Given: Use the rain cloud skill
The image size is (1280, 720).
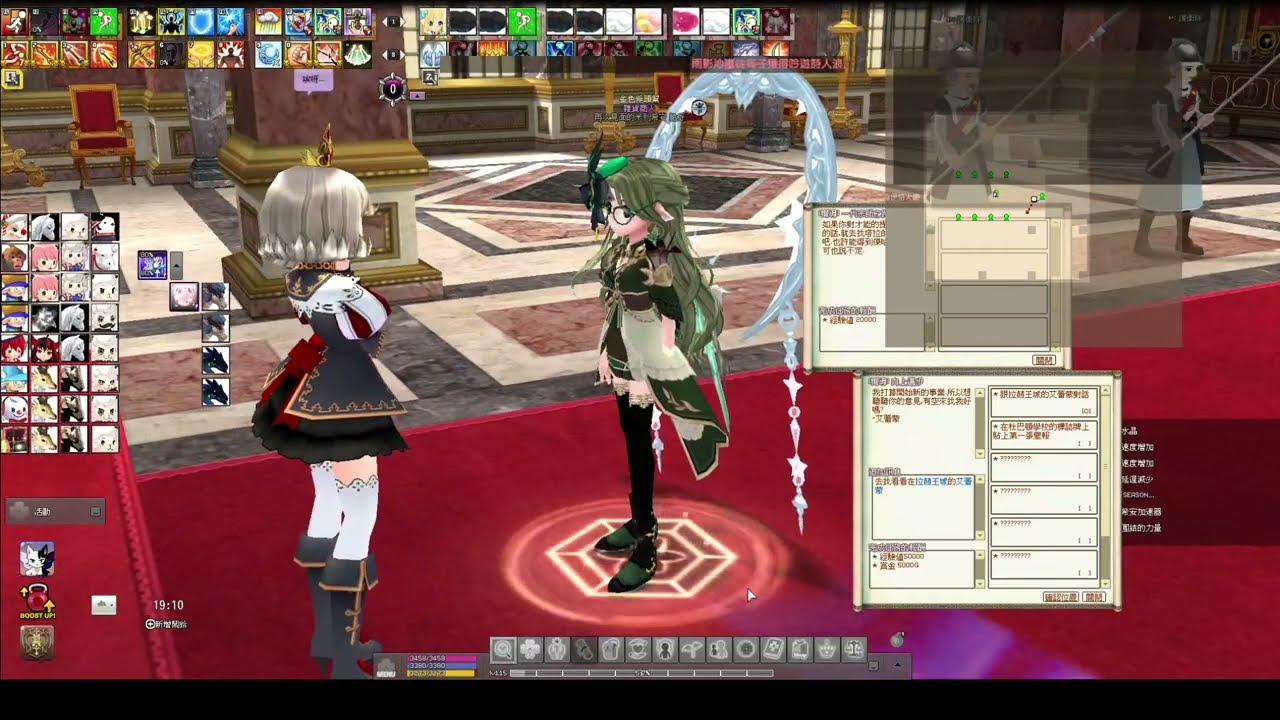Looking at the screenshot, I should pyautogui.click(x=268, y=21).
